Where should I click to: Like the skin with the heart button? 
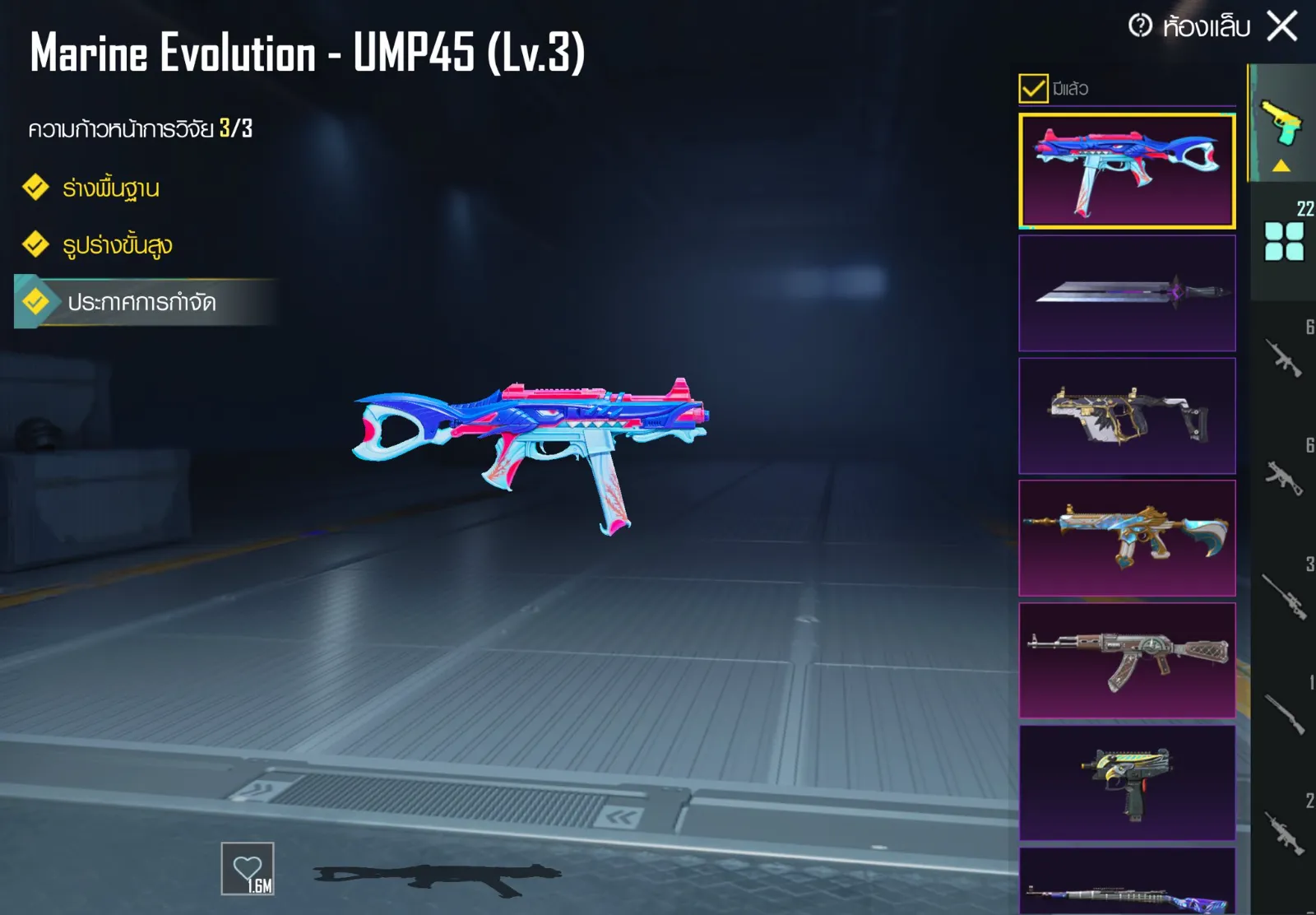pyautogui.click(x=248, y=869)
